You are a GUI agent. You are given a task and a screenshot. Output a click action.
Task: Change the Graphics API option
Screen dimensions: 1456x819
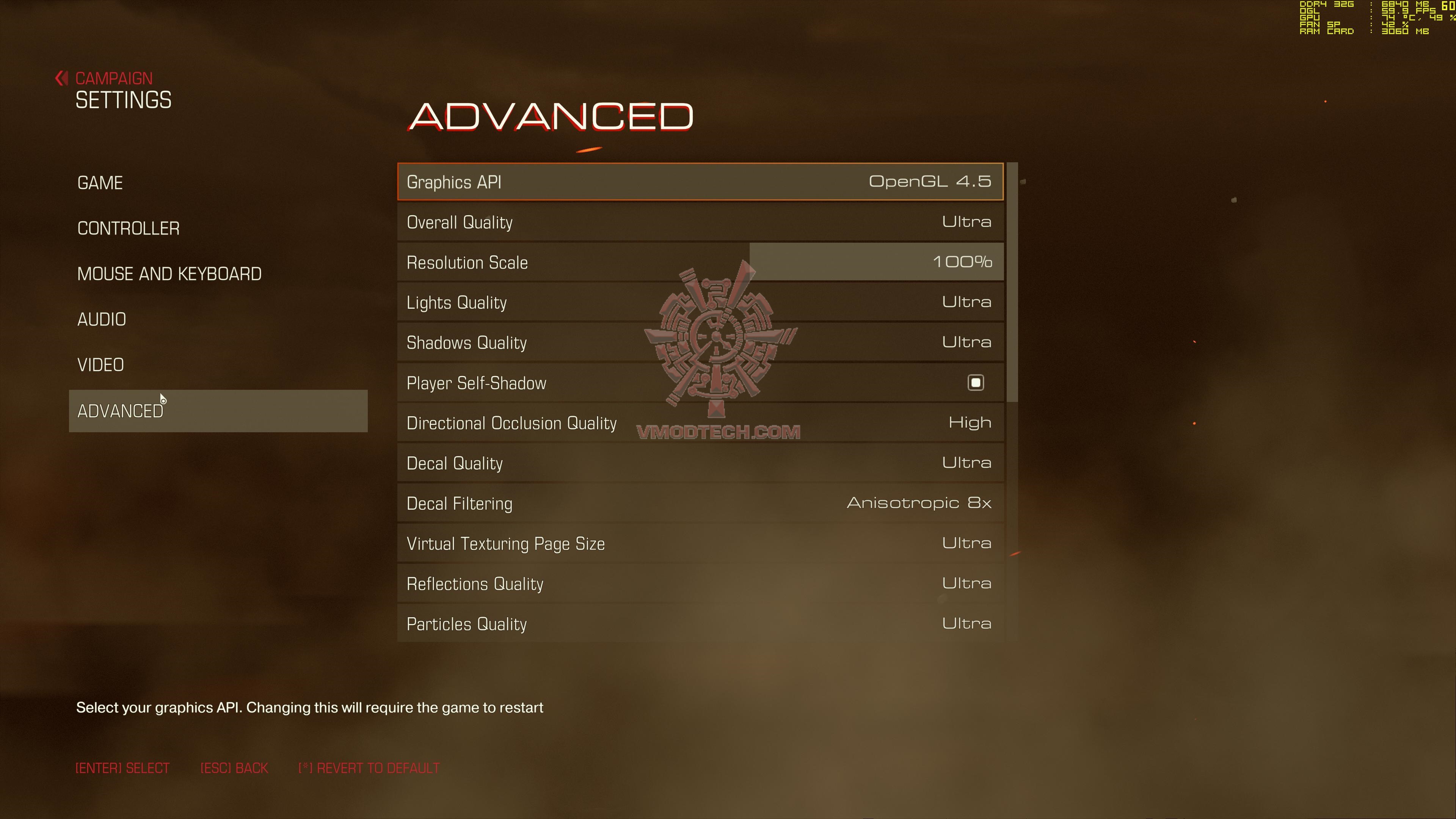(700, 182)
